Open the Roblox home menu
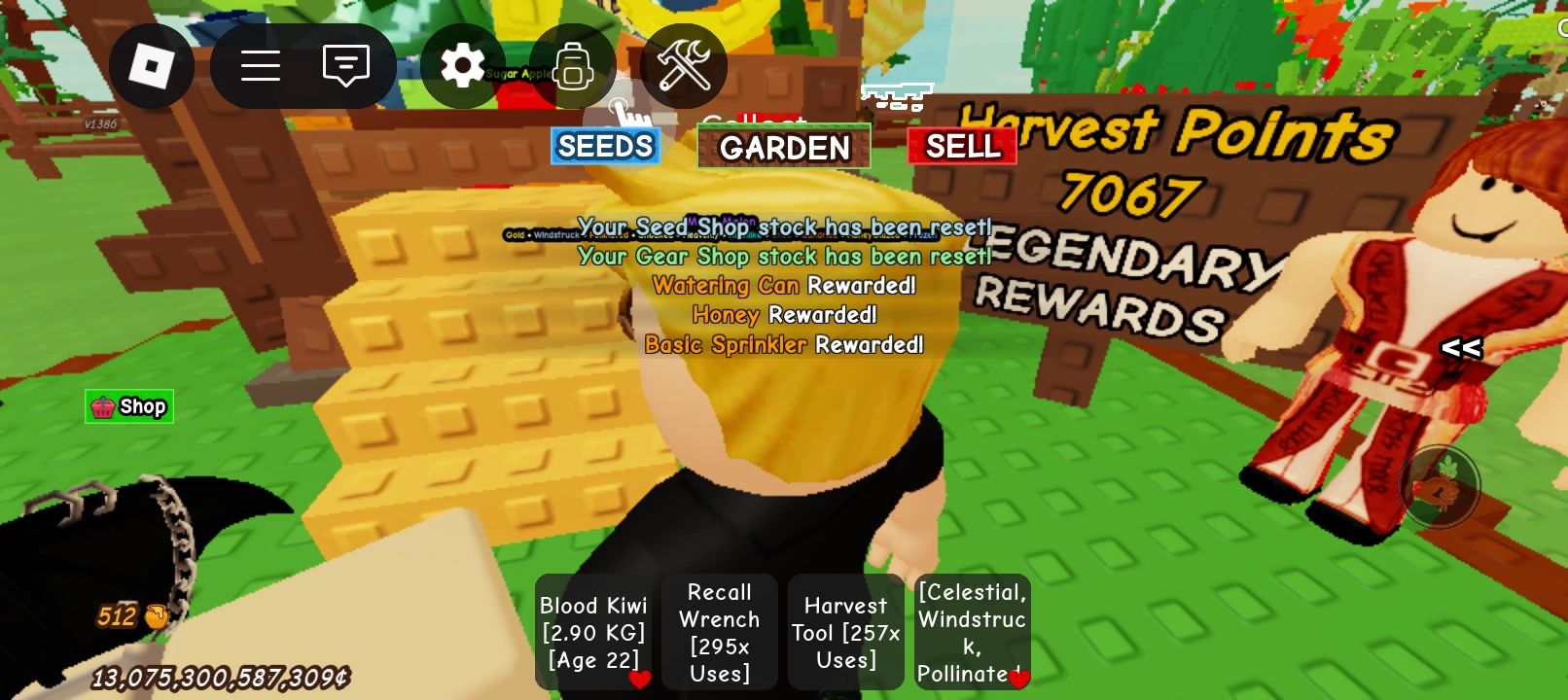The image size is (1568, 700). click(x=152, y=65)
